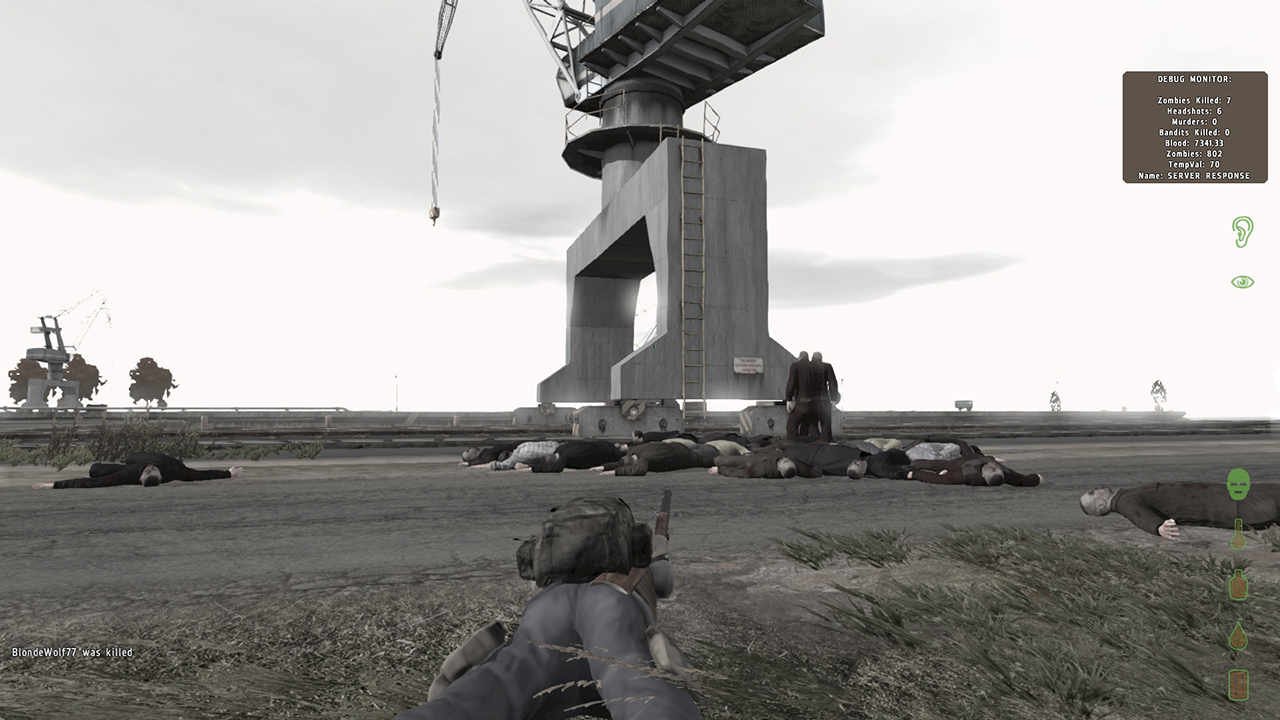
Task: Click the rectangular food can icon
Action: coord(1239,685)
